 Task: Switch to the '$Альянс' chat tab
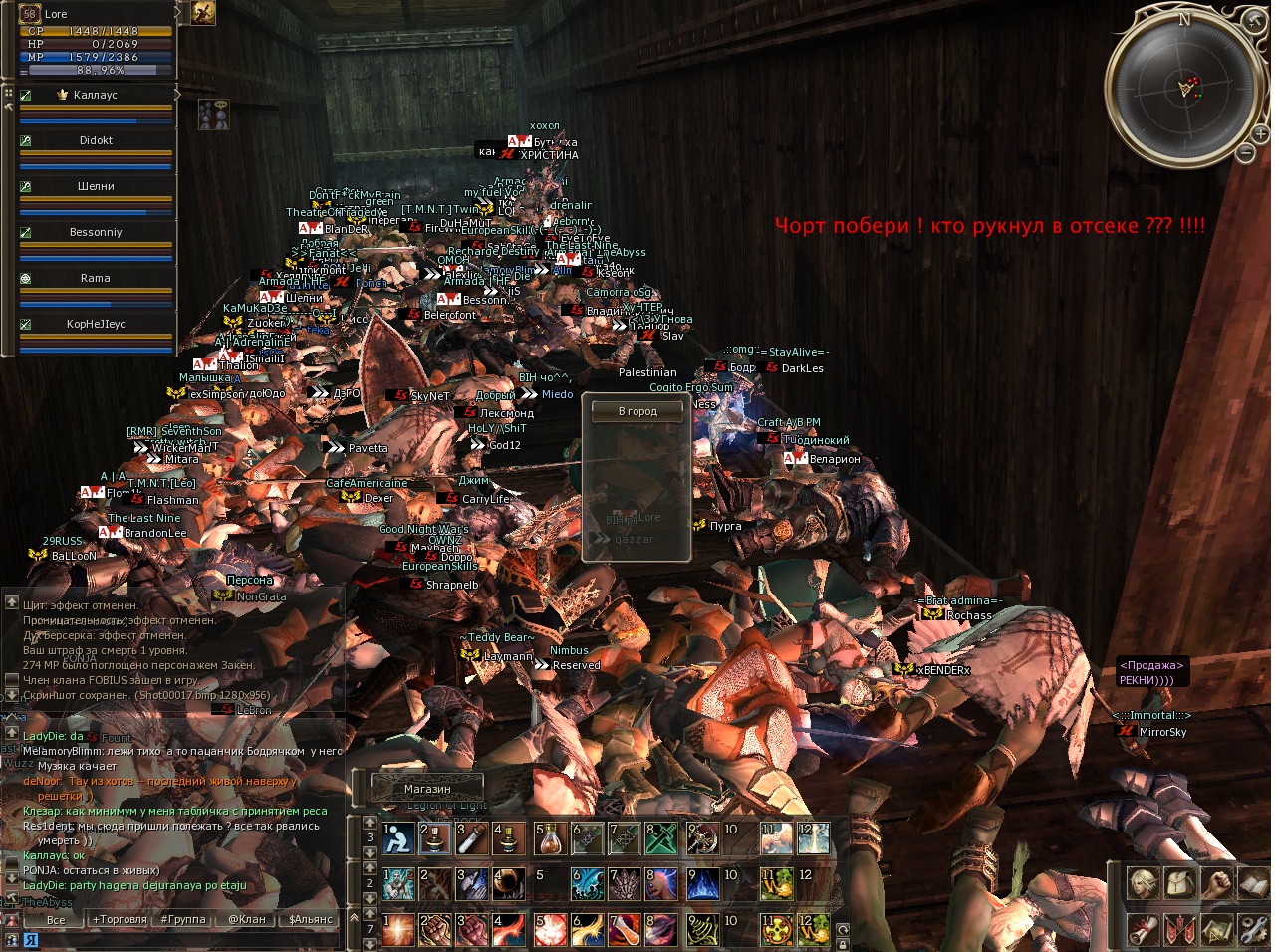(x=311, y=920)
